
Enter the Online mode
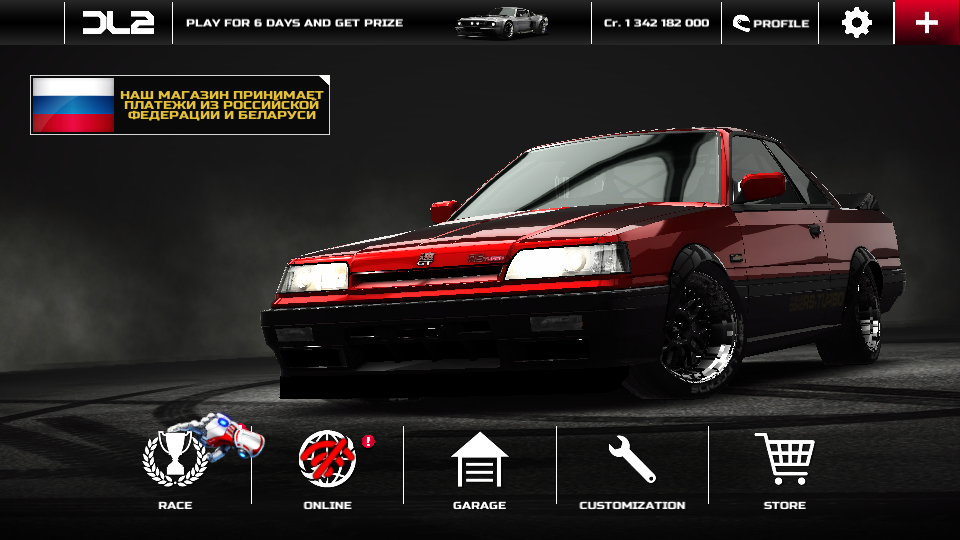click(327, 465)
